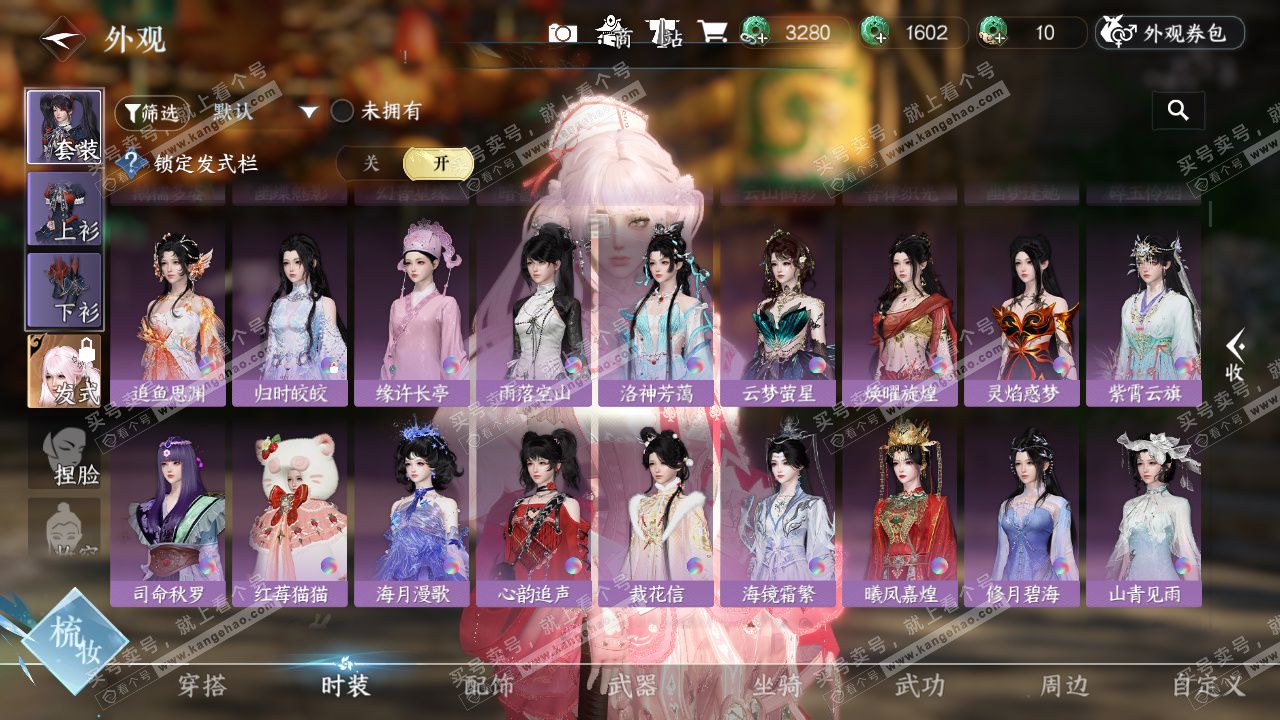Viewport: 1280px width, 720px height.
Task: Open the 外观券包 coupon bag
Action: coord(1170,33)
